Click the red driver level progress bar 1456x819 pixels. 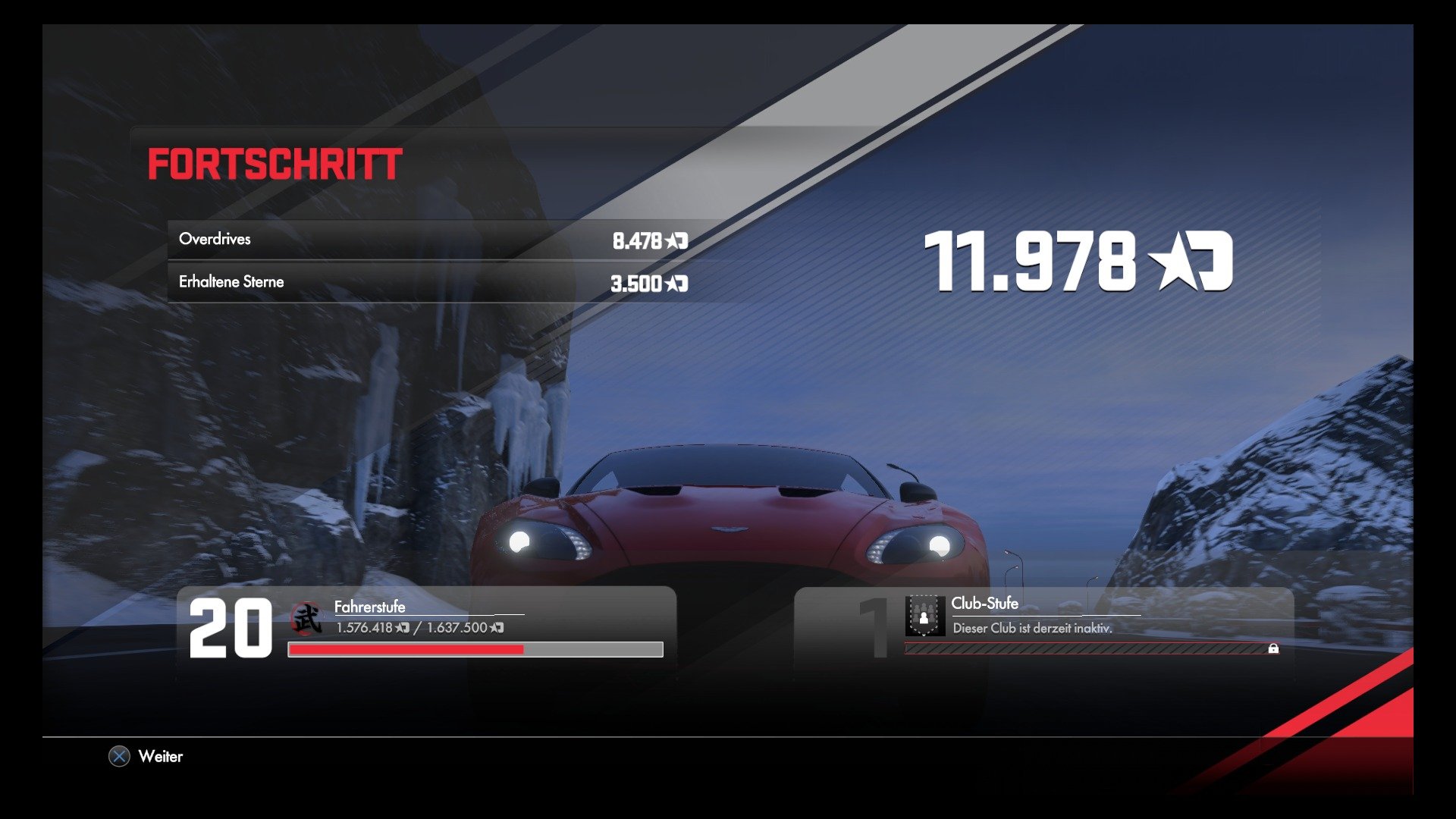point(406,650)
